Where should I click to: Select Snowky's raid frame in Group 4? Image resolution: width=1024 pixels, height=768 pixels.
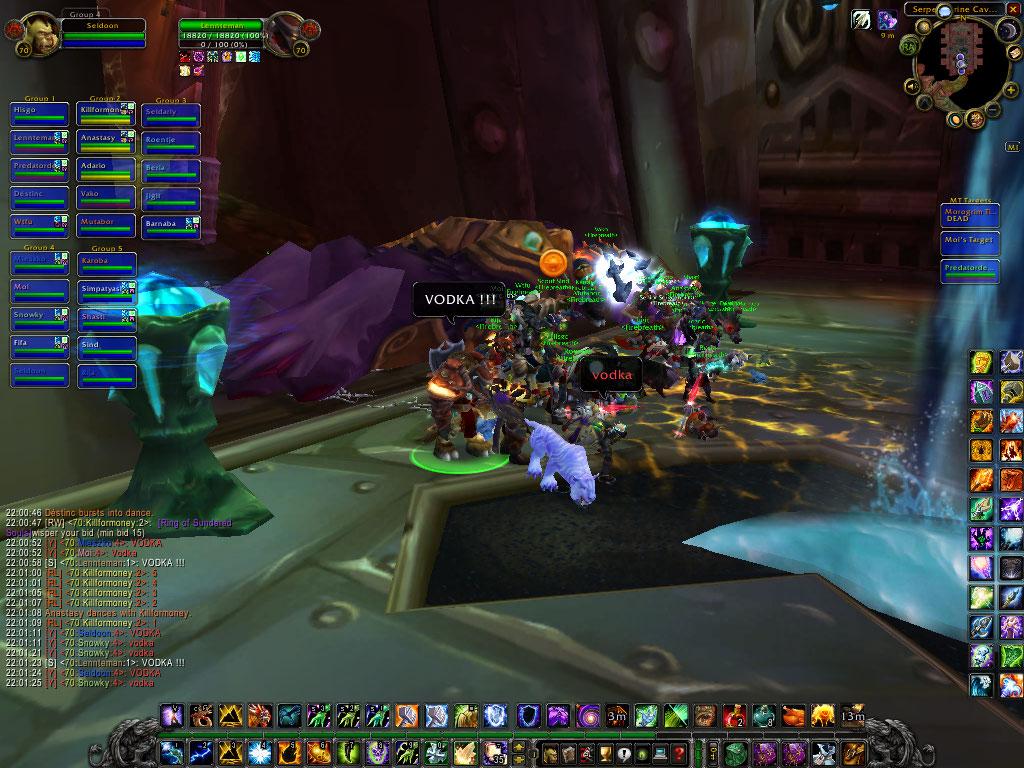(39, 320)
